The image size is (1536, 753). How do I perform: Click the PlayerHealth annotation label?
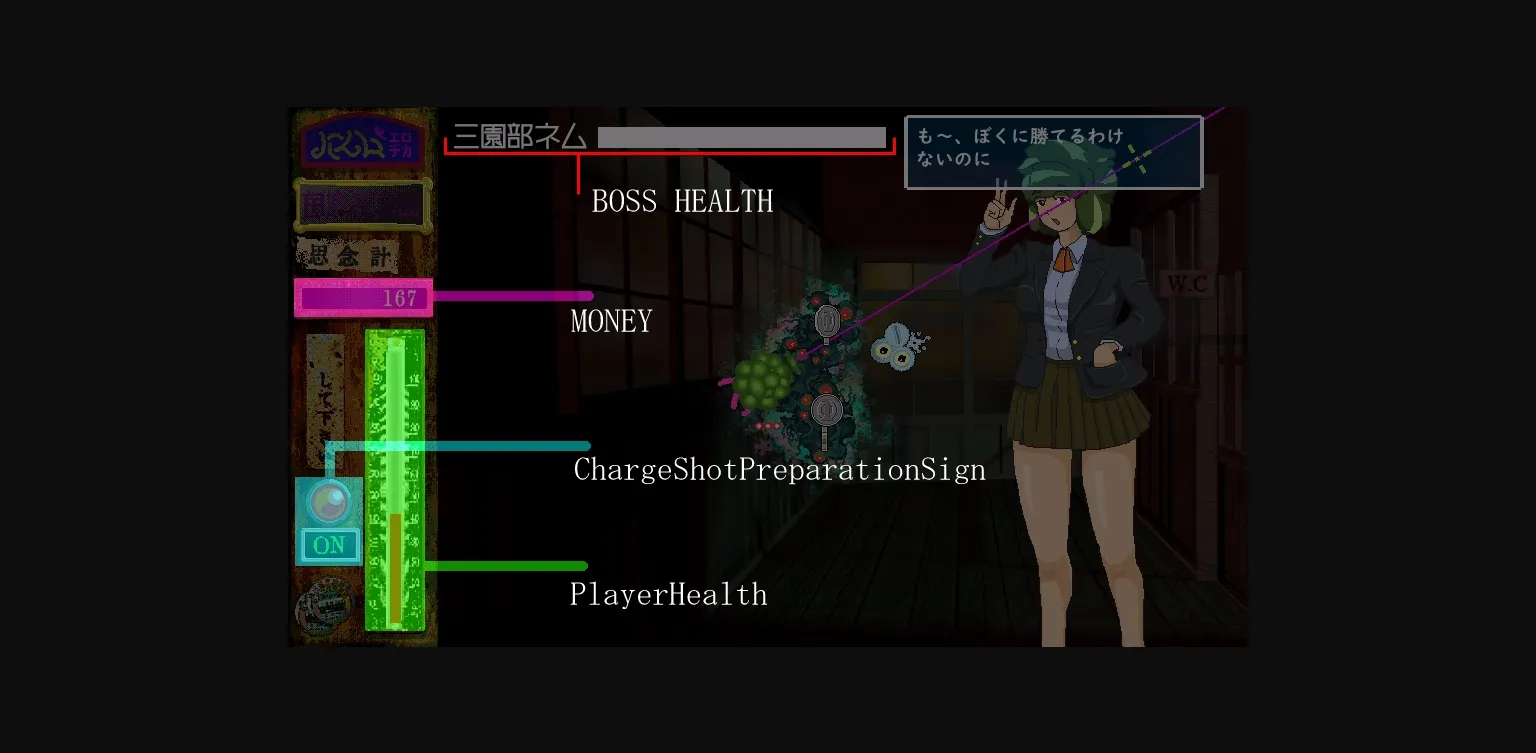(668, 594)
